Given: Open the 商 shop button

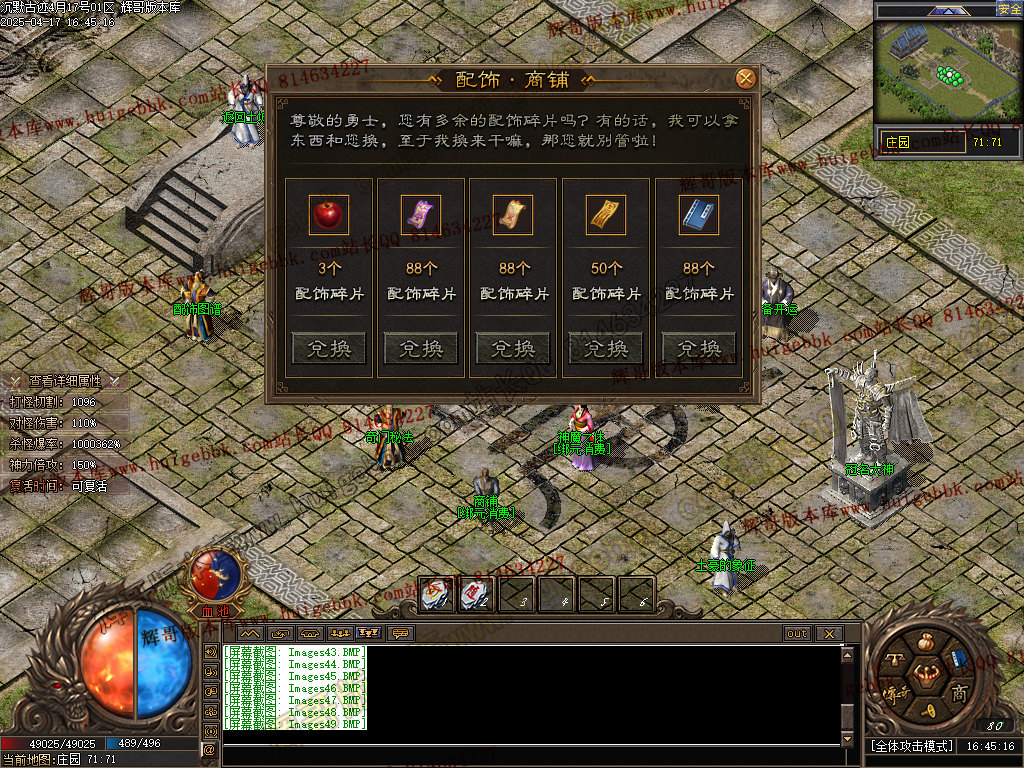Looking at the screenshot, I should point(959,692).
